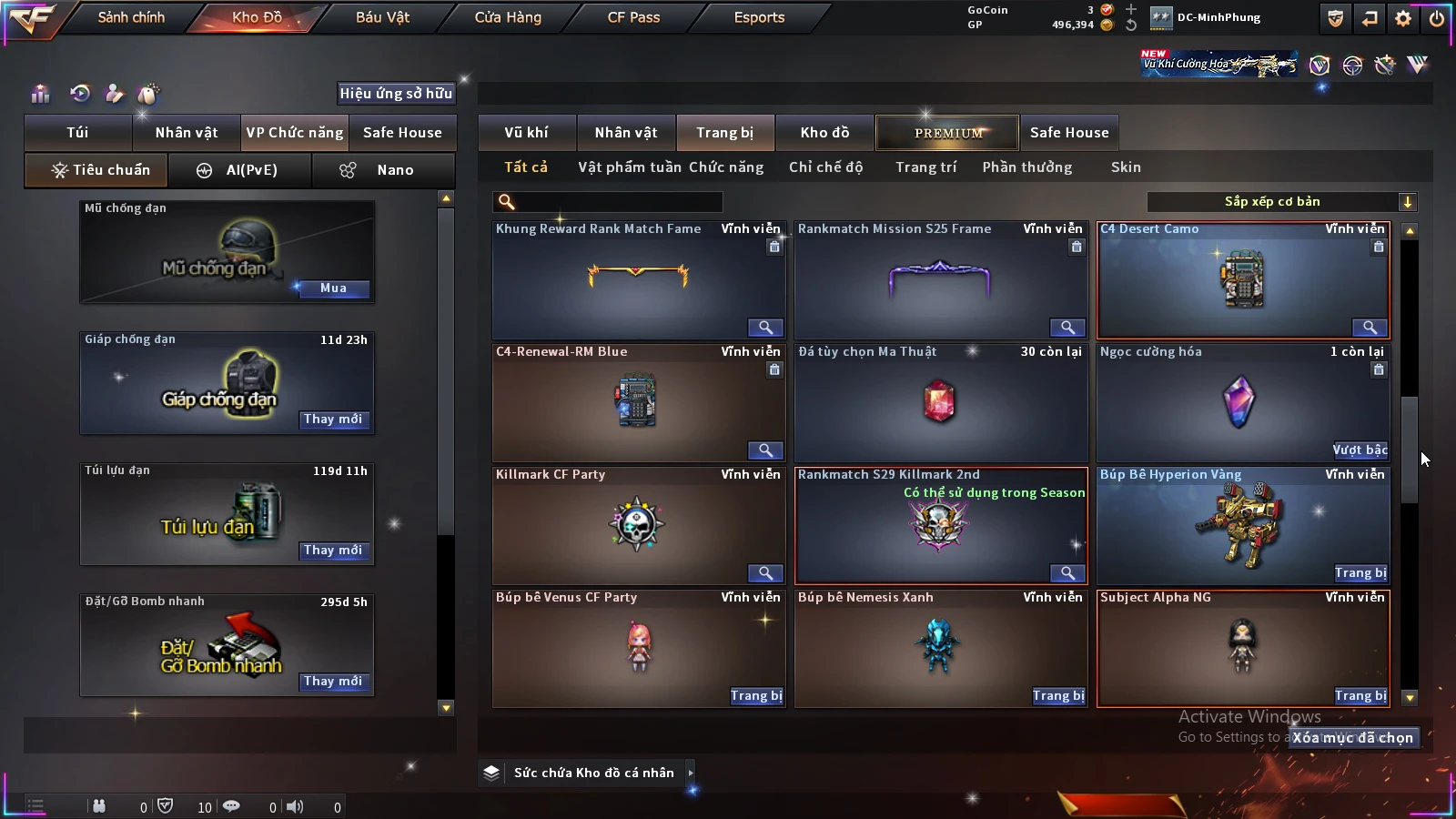Equip the Búp Bê Hyperion Vàng doll
Screen dimensions: 1456x819
(1360, 573)
